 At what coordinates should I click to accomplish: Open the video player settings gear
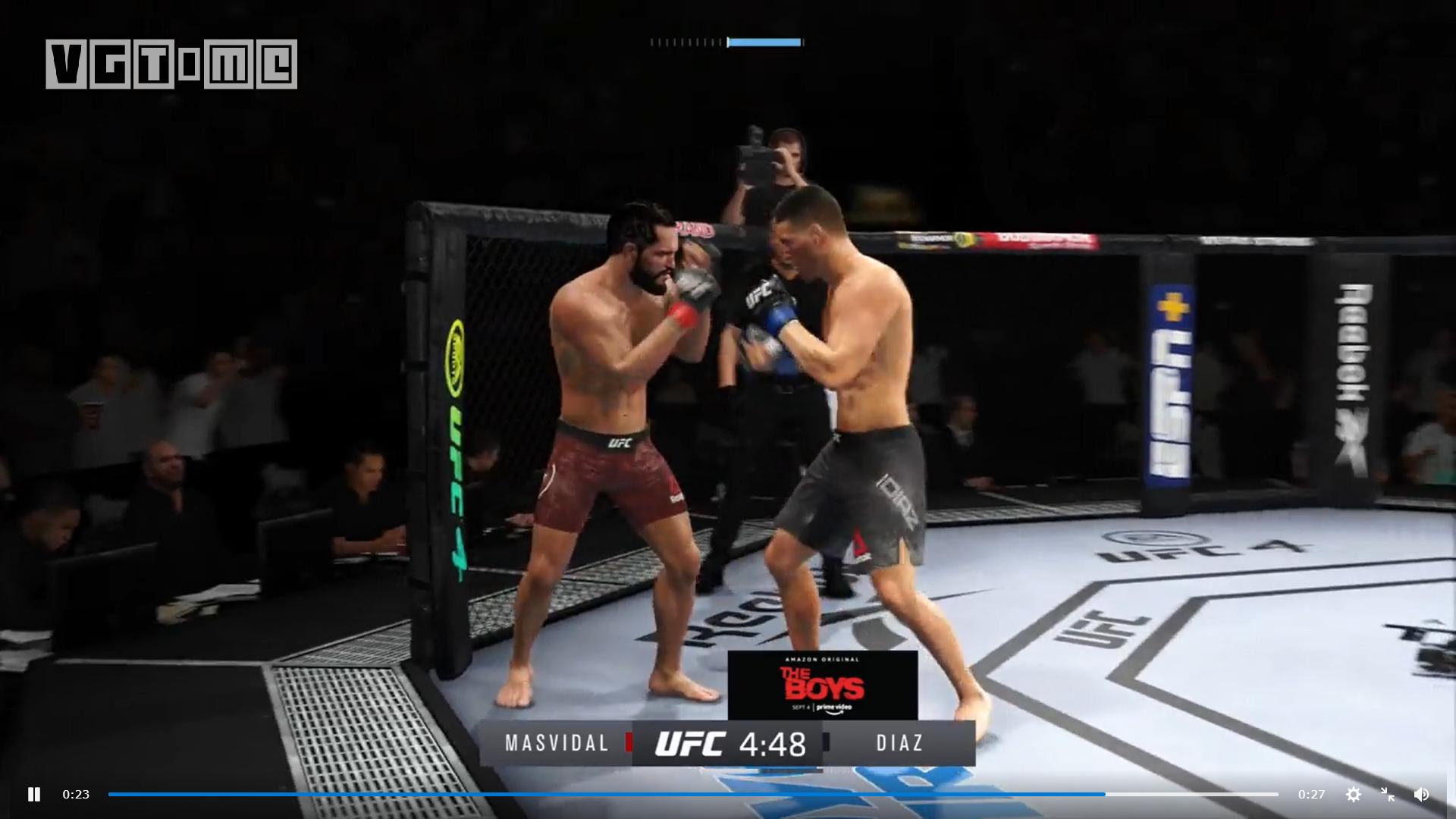click(x=1353, y=794)
